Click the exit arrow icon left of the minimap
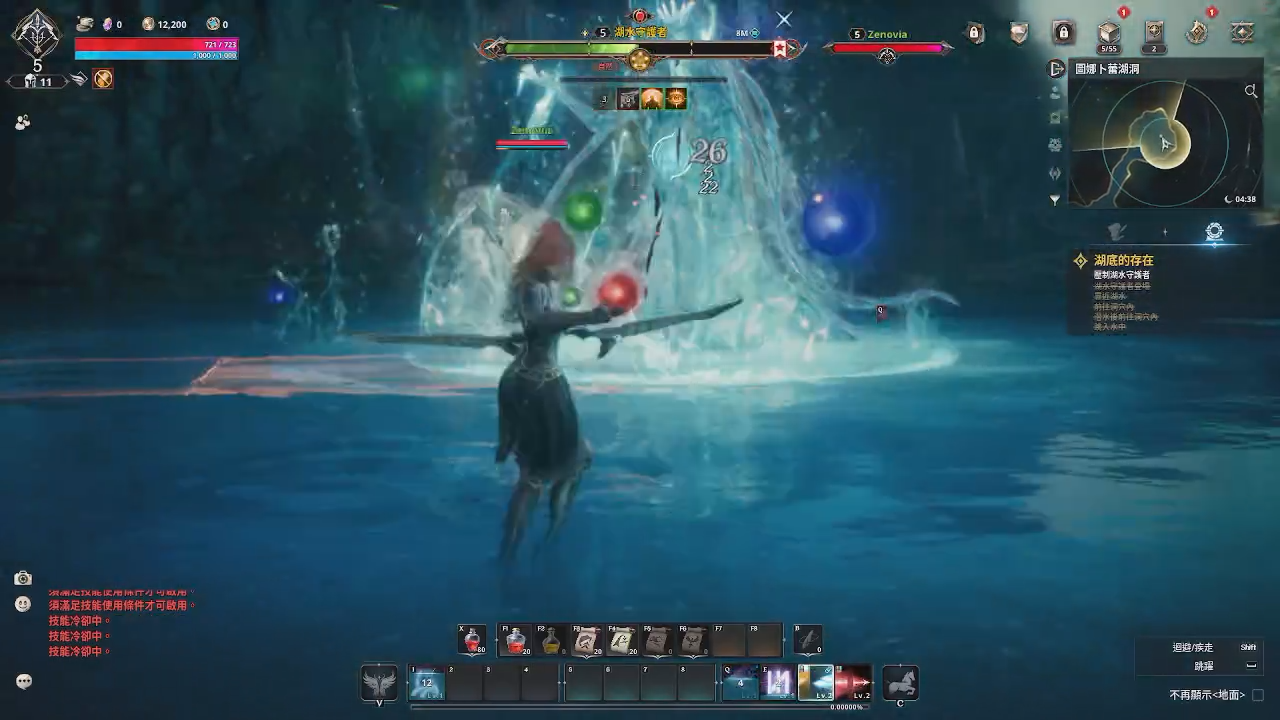 (1057, 69)
